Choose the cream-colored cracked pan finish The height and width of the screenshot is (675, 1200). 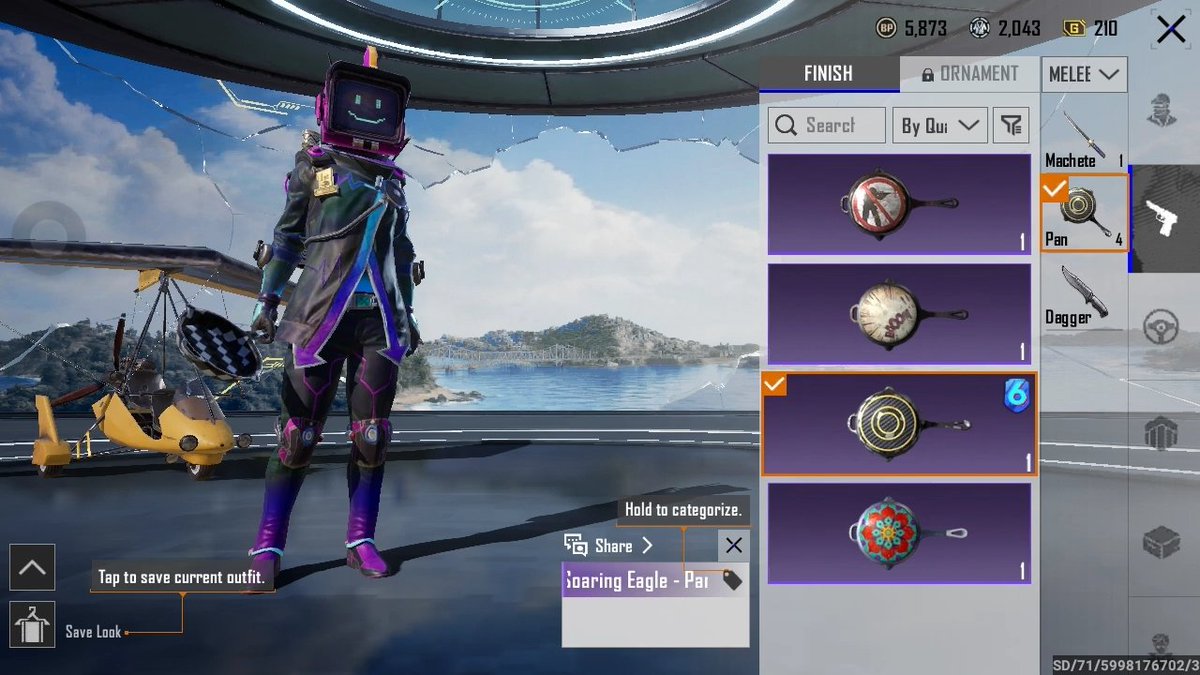click(899, 314)
